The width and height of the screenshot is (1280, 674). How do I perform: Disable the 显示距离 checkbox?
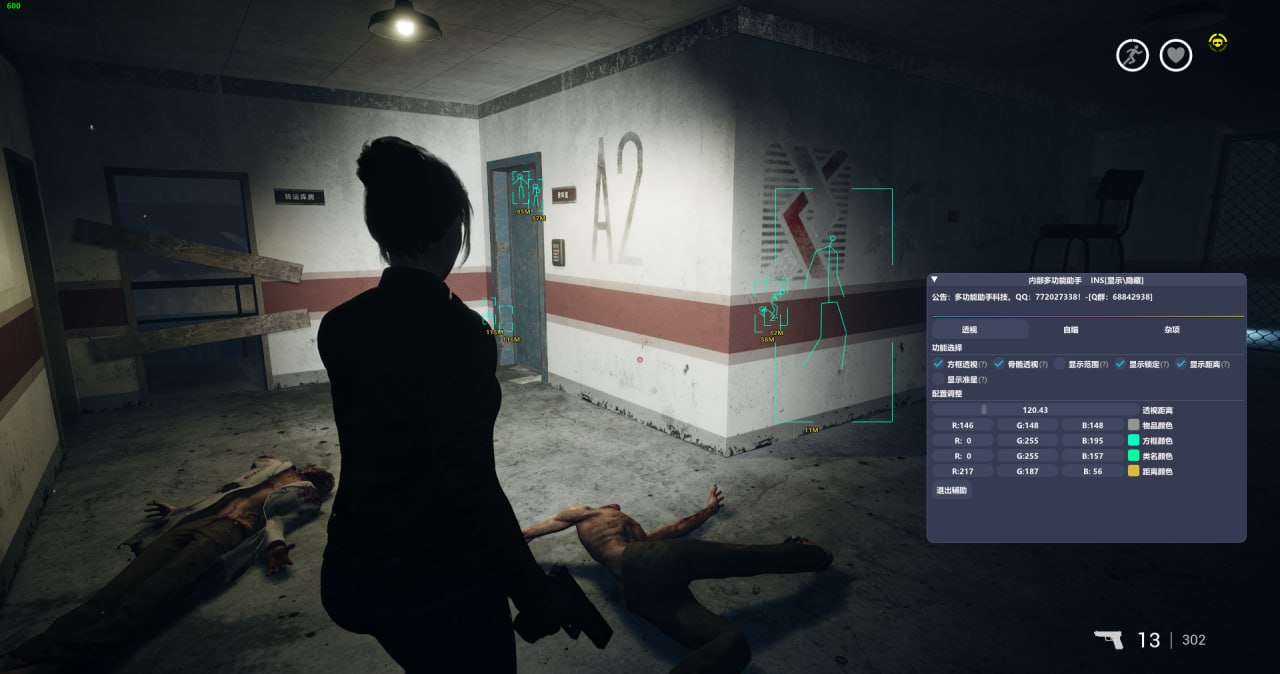1181,364
